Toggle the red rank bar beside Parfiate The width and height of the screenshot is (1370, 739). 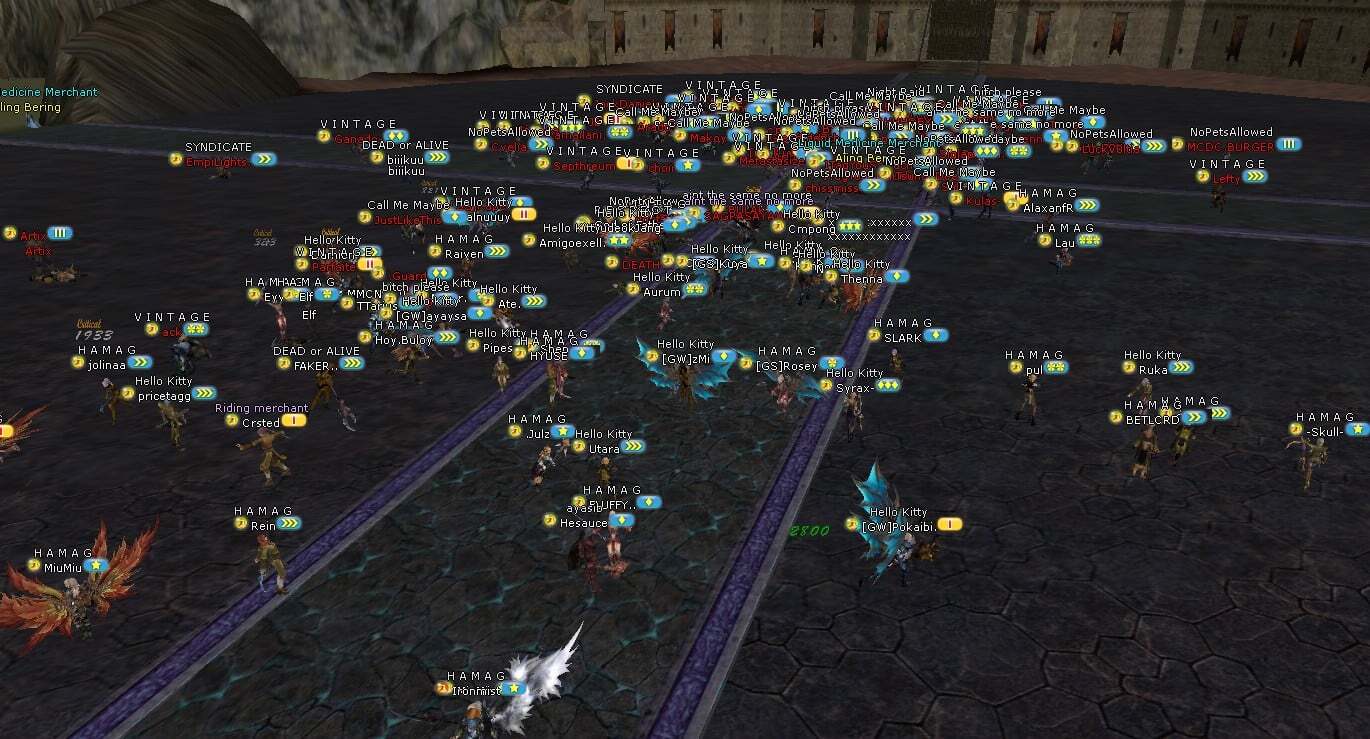click(371, 264)
